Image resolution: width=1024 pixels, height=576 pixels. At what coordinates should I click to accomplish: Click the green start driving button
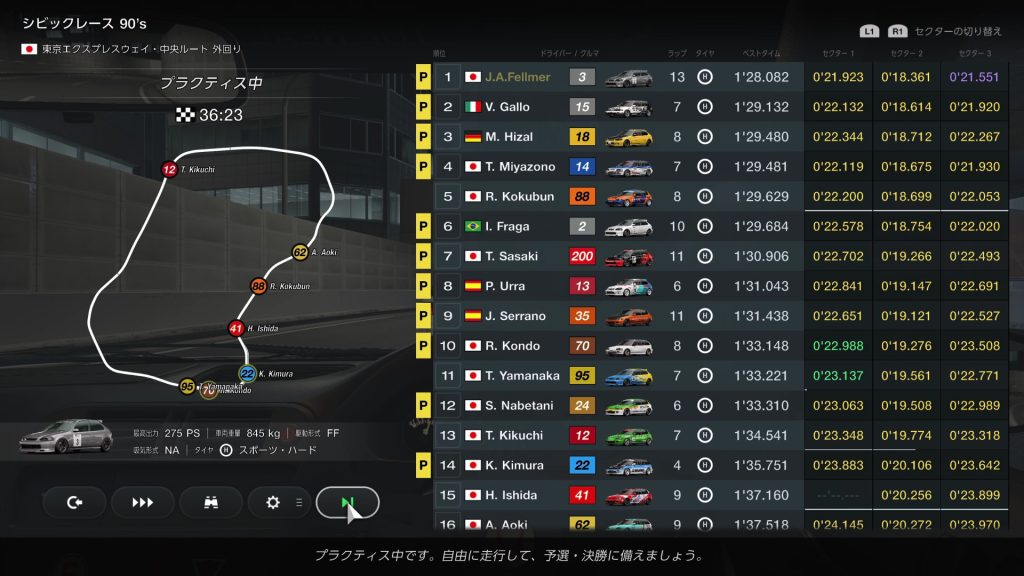coord(347,502)
